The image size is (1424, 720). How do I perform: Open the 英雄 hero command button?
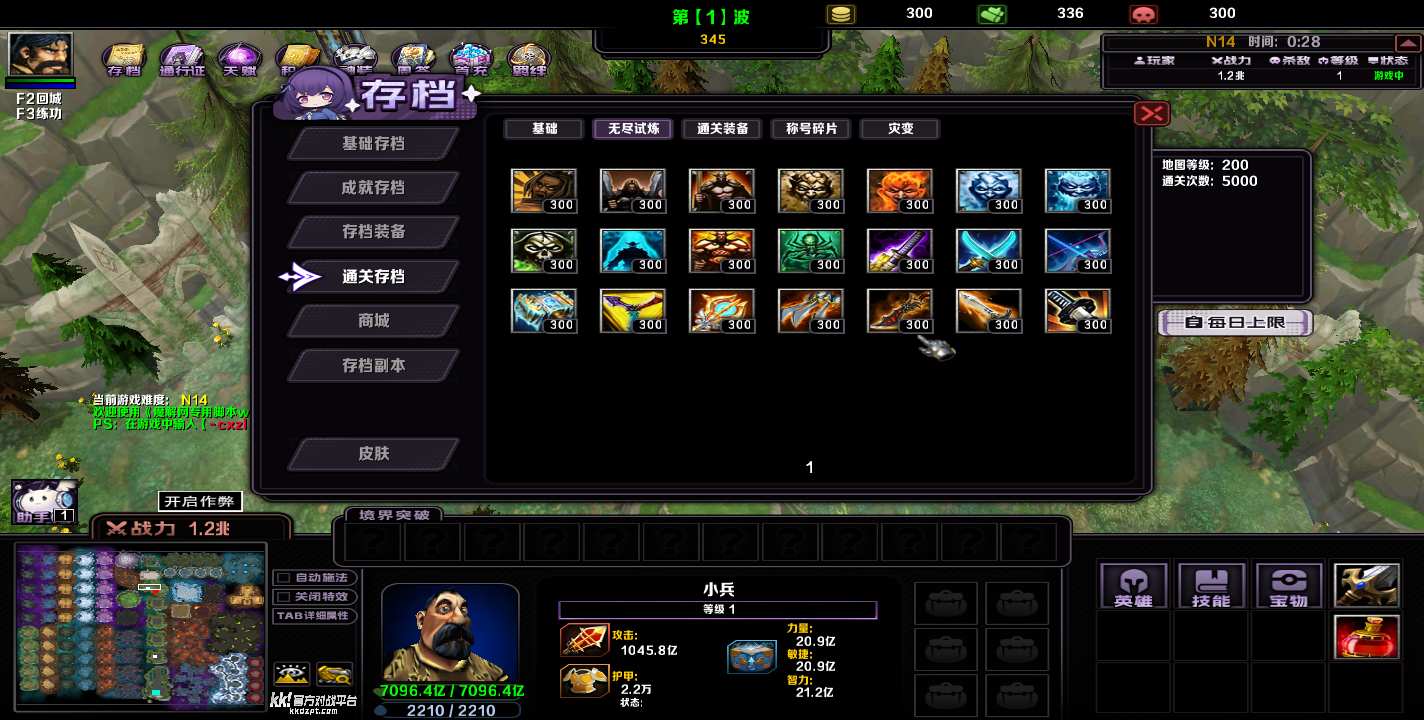tap(1133, 585)
